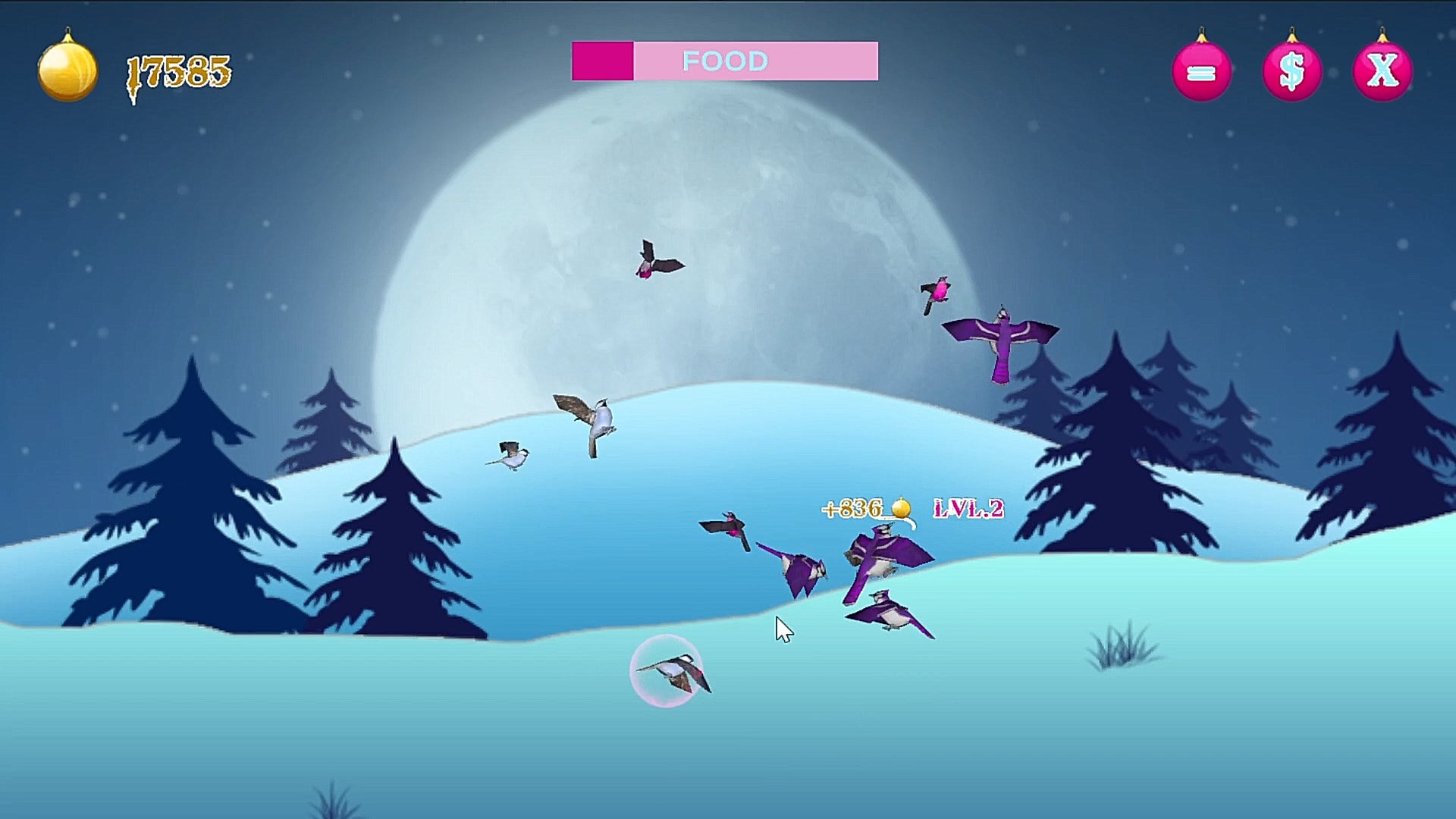Open the menu with the equals-sign ornament
Viewport: 1456px width, 819px height.
point(1201,72)
